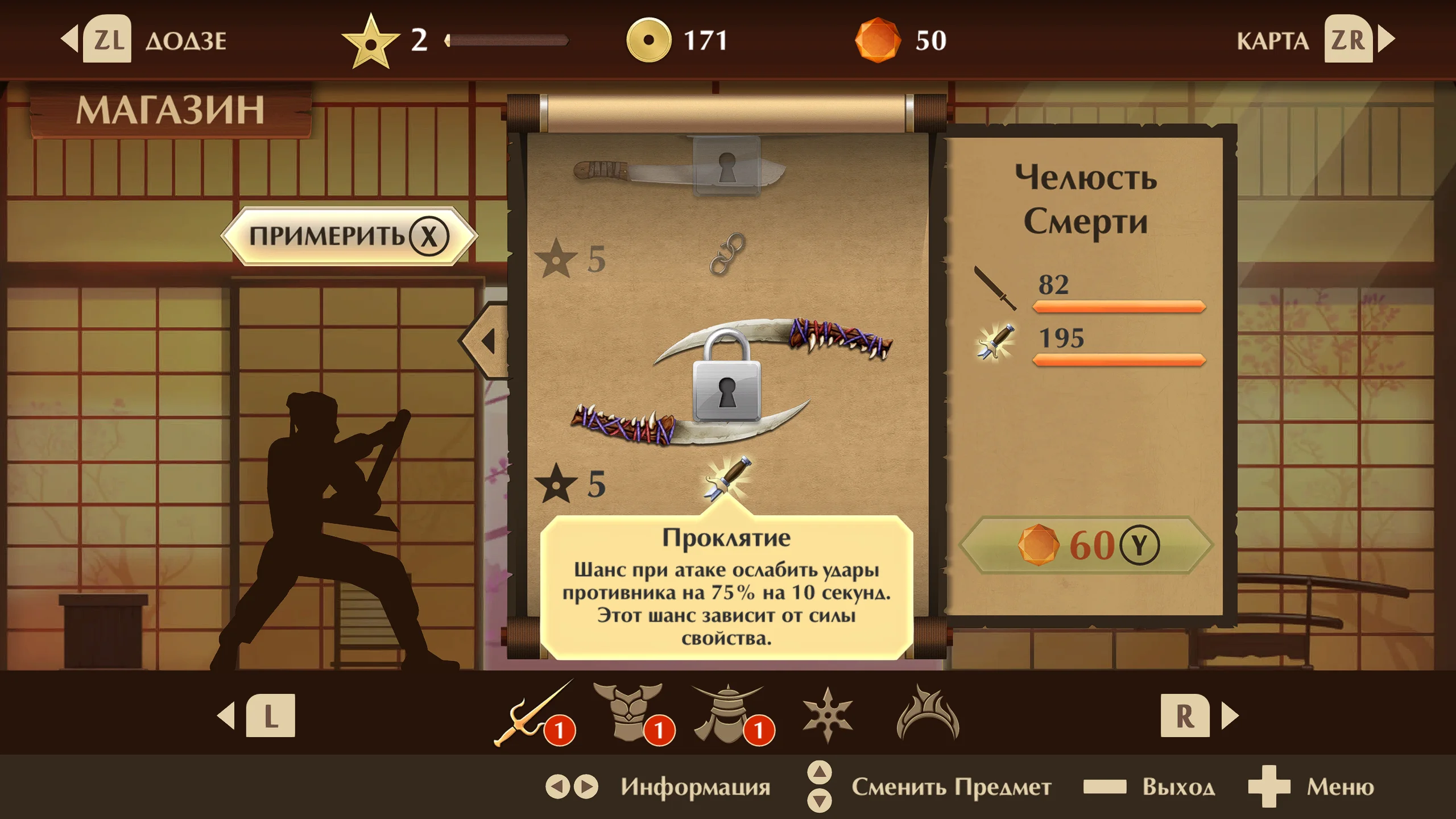Open the magic amulet category

click(x=928, y=713)
